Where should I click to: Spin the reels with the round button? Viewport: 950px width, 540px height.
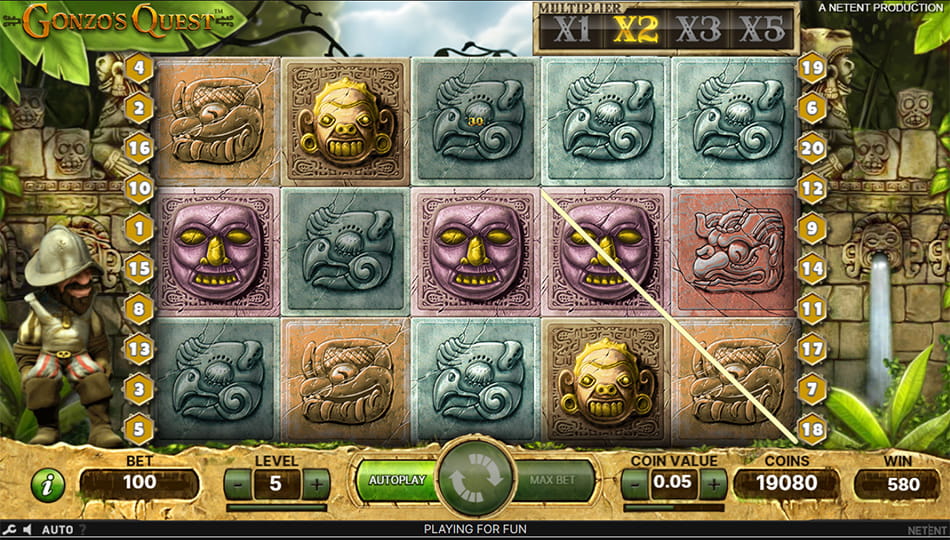point(475,481)
